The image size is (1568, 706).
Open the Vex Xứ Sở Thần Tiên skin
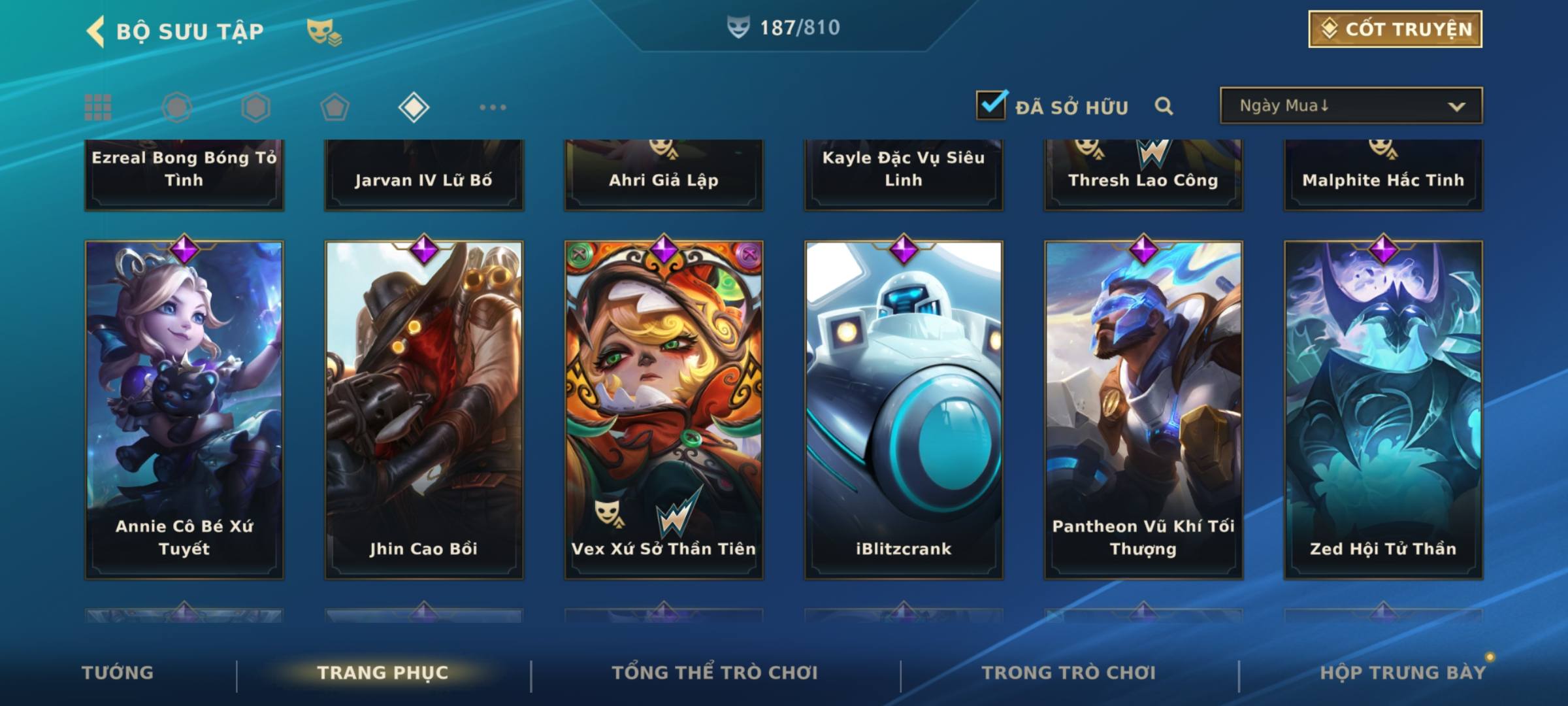click(664, 410)
